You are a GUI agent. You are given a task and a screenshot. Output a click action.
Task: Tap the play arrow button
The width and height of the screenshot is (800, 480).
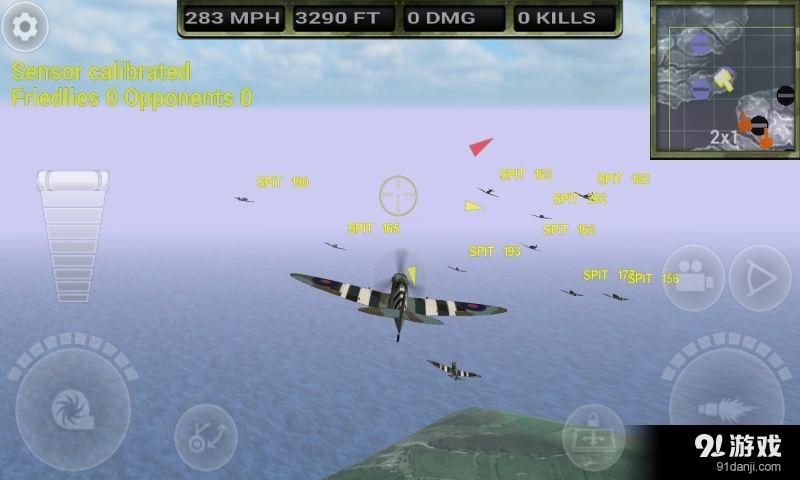point(760,277)
